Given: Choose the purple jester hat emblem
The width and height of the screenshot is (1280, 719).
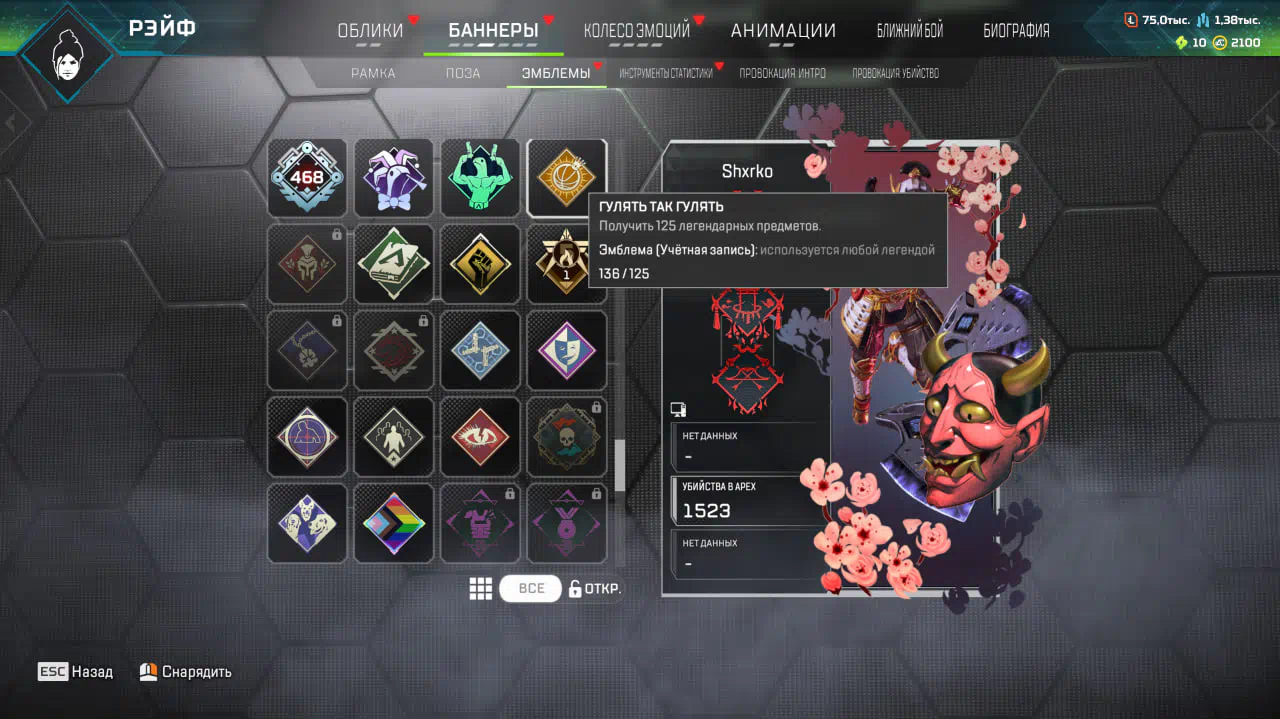Looking at the screenshot, I should coord(394,178).
